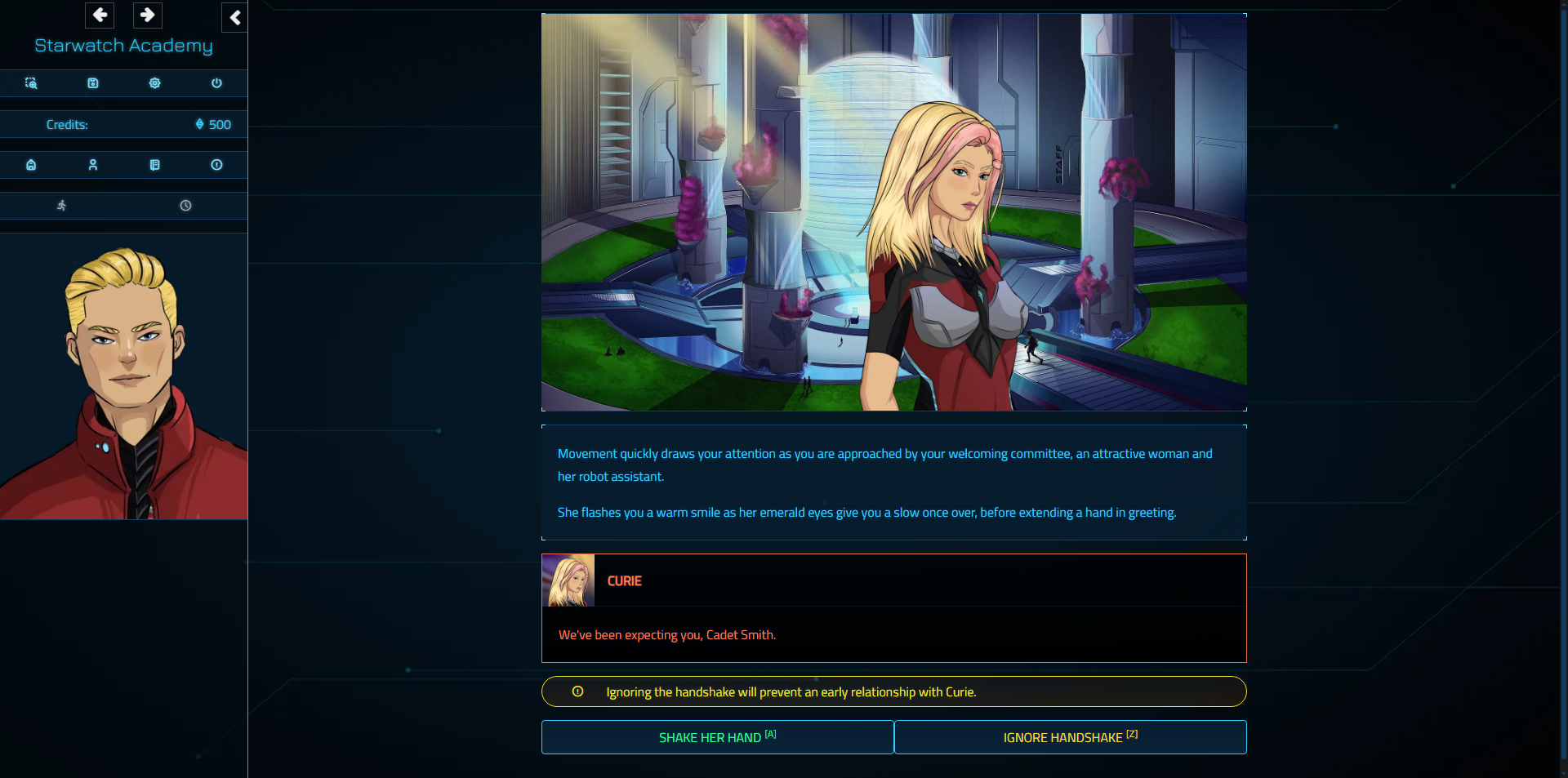Choose IGNORE HANDSHAKE option

[1070, 737]
